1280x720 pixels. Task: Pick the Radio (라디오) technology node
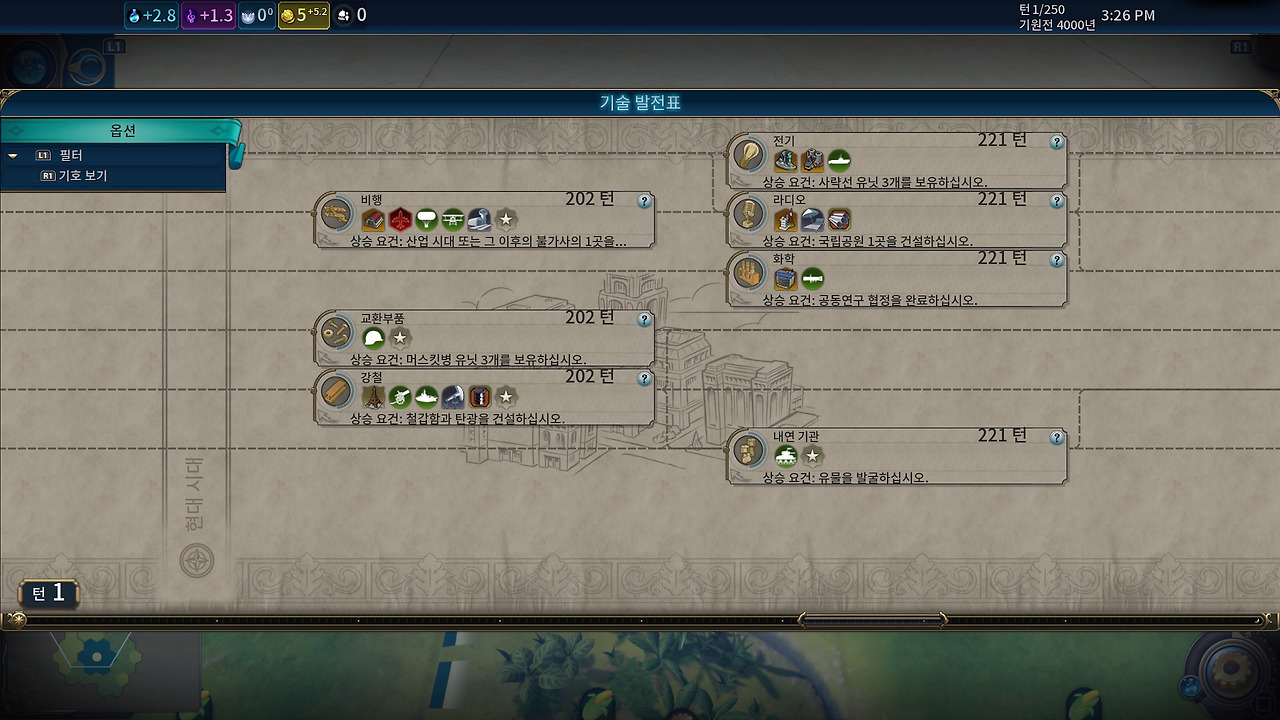tap(897, 219)
